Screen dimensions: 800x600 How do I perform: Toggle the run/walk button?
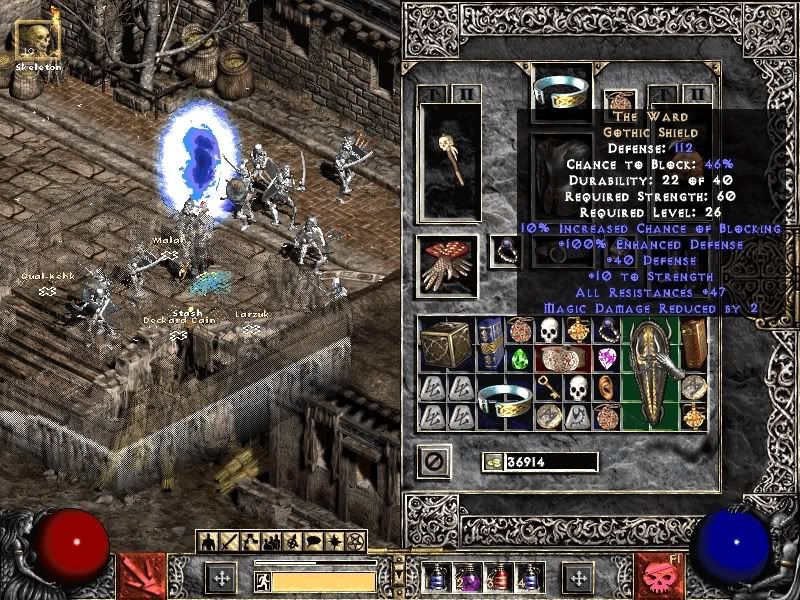coord(261,579)
